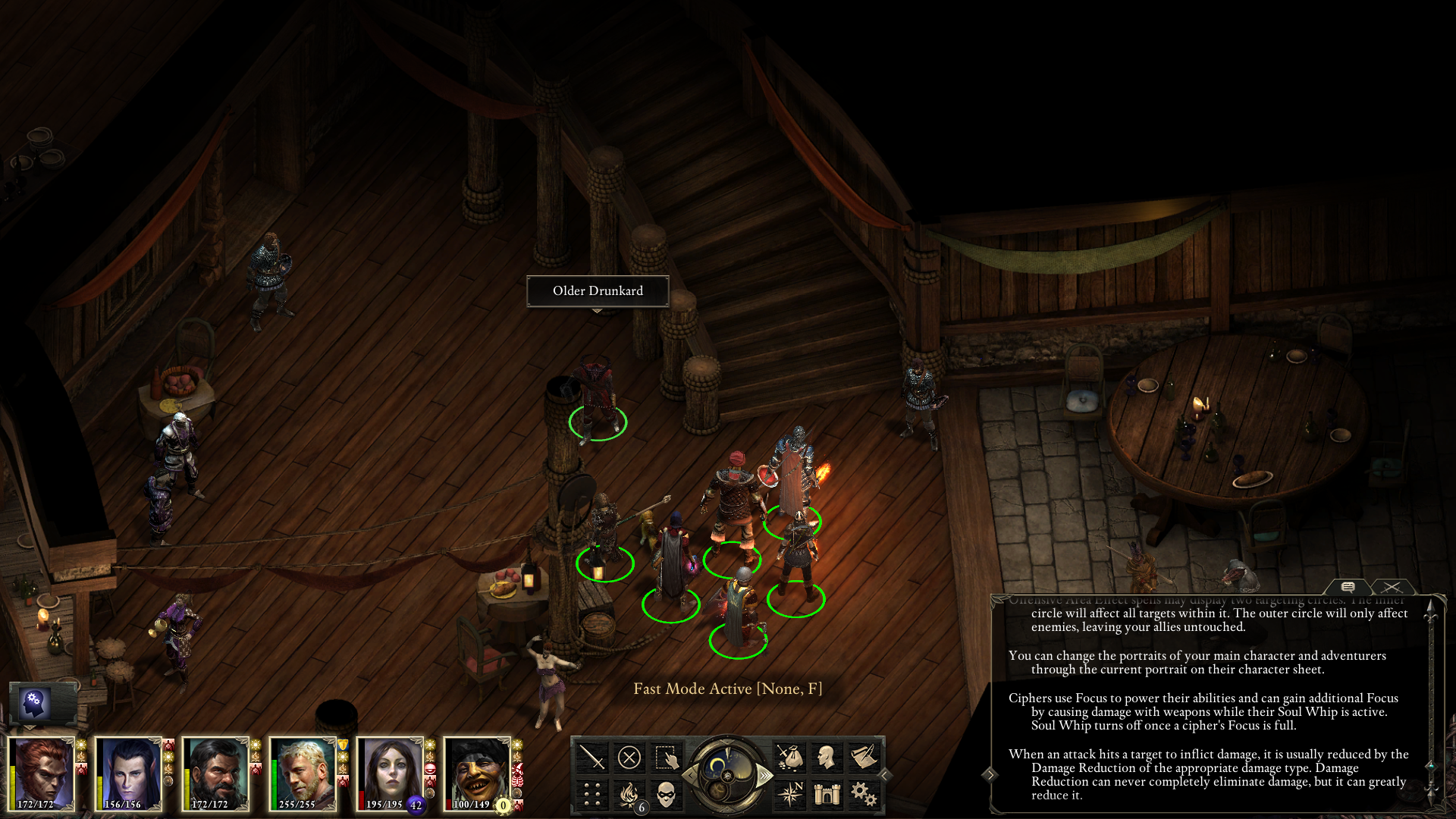The image size is (1456, 819).
Task: Toggle stealth mode with the masked face
Action: [x=666, y=794]
